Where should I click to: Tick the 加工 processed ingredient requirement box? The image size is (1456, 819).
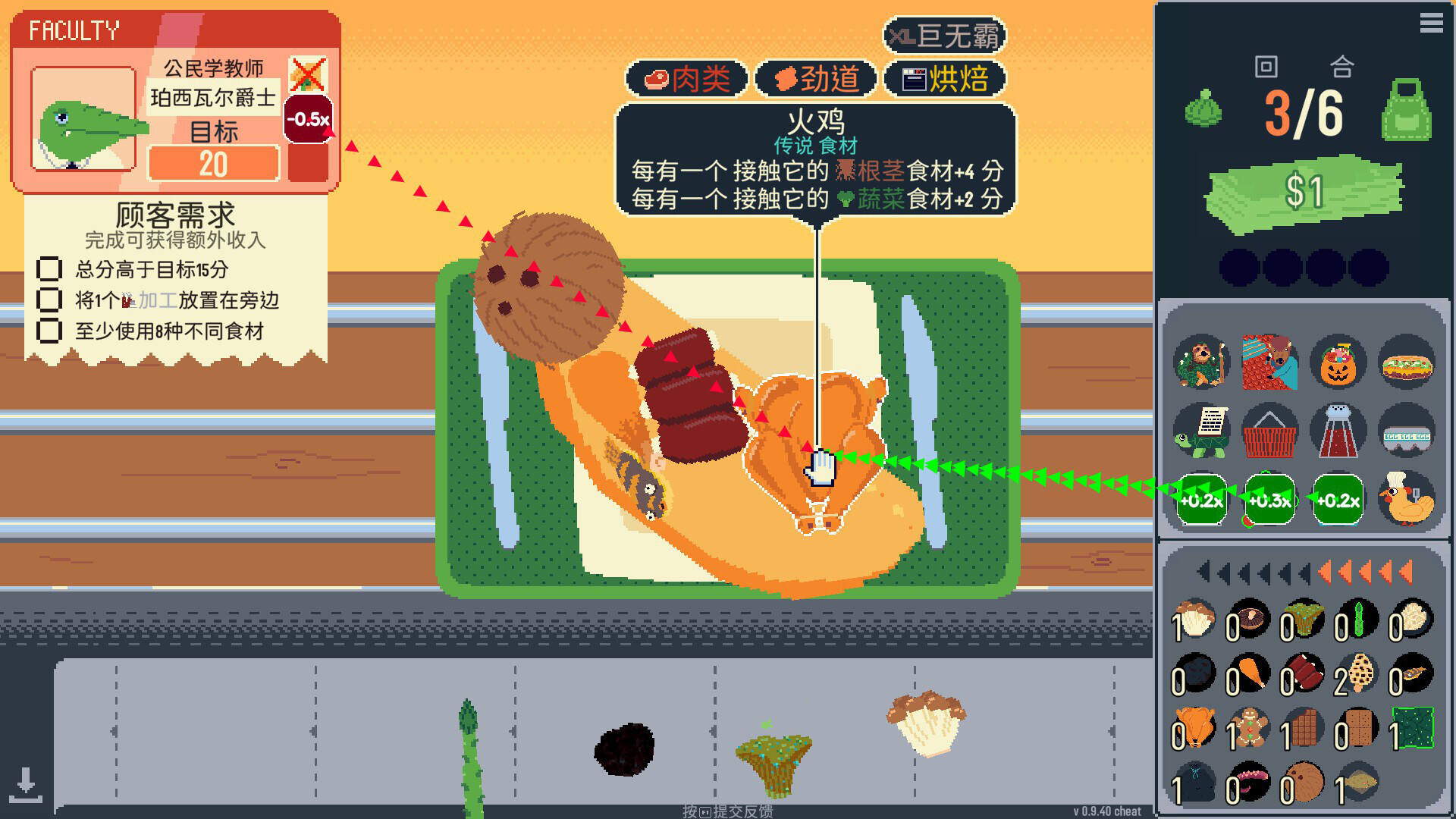tap(51, 301)
